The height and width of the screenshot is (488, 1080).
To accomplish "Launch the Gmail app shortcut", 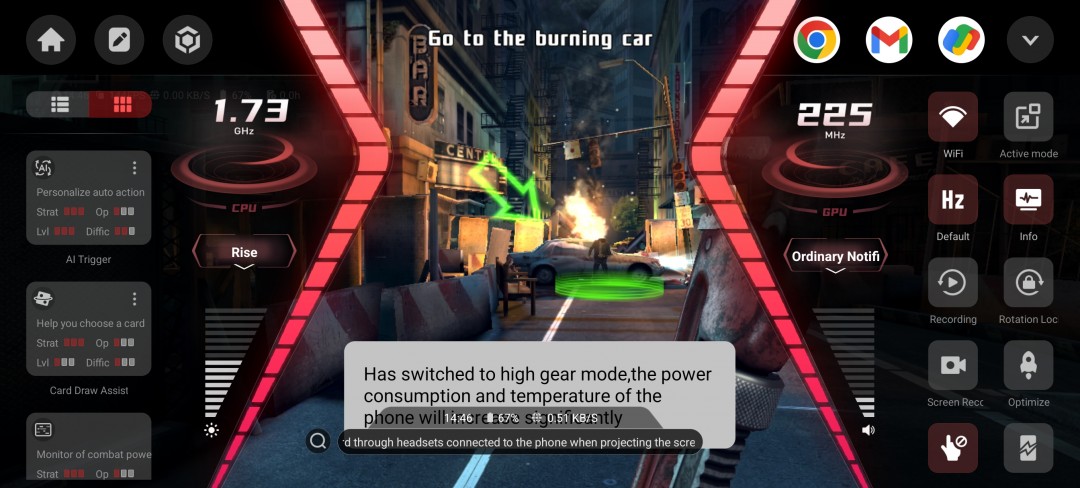I will click(x=889, y=41).
